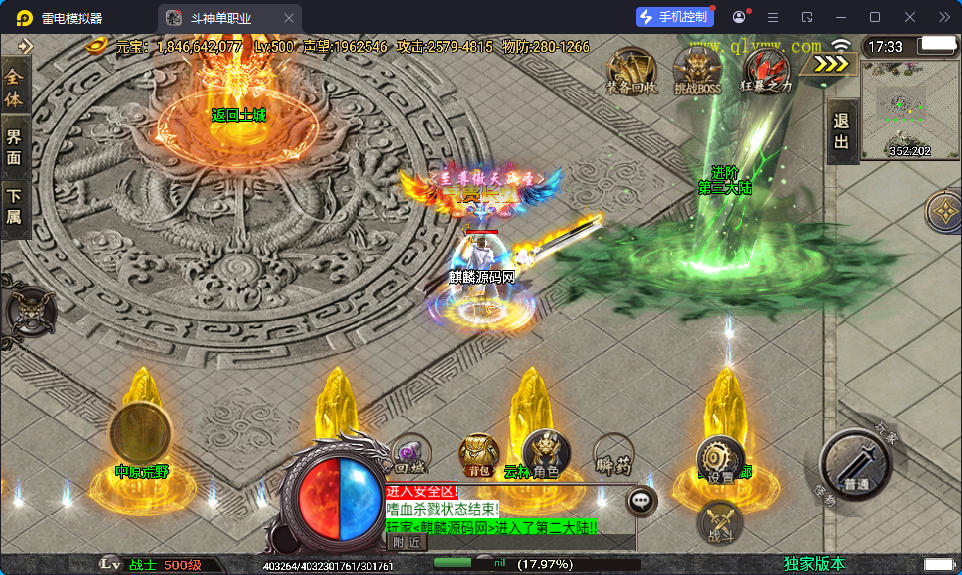962x575 pixels.
Task: Activate the 狂暴之力 berserk power icon
Action: (x=766, y=68)
